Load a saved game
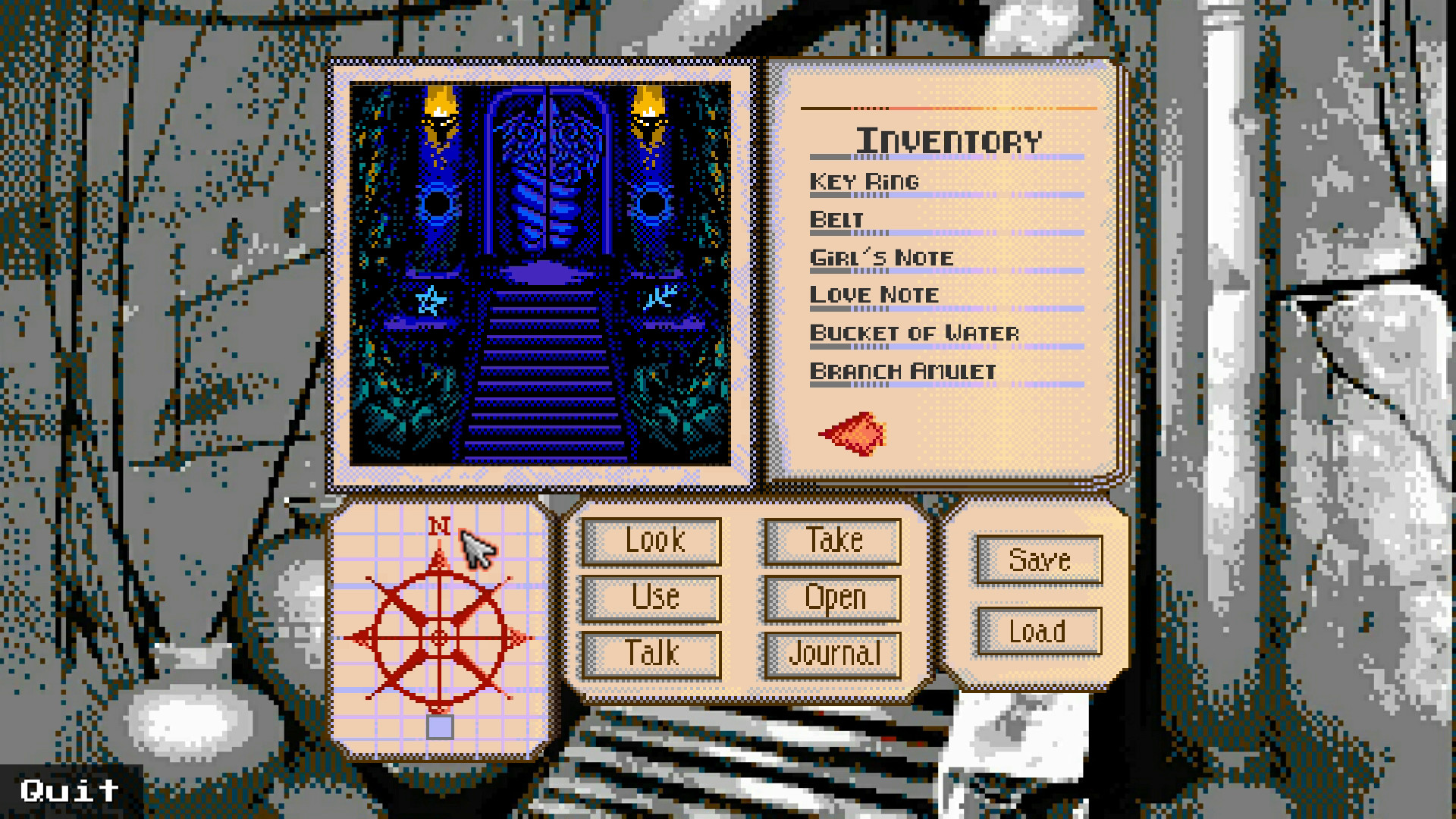The height and width of the screenshot is (819, 1456). coord(1039,629)
